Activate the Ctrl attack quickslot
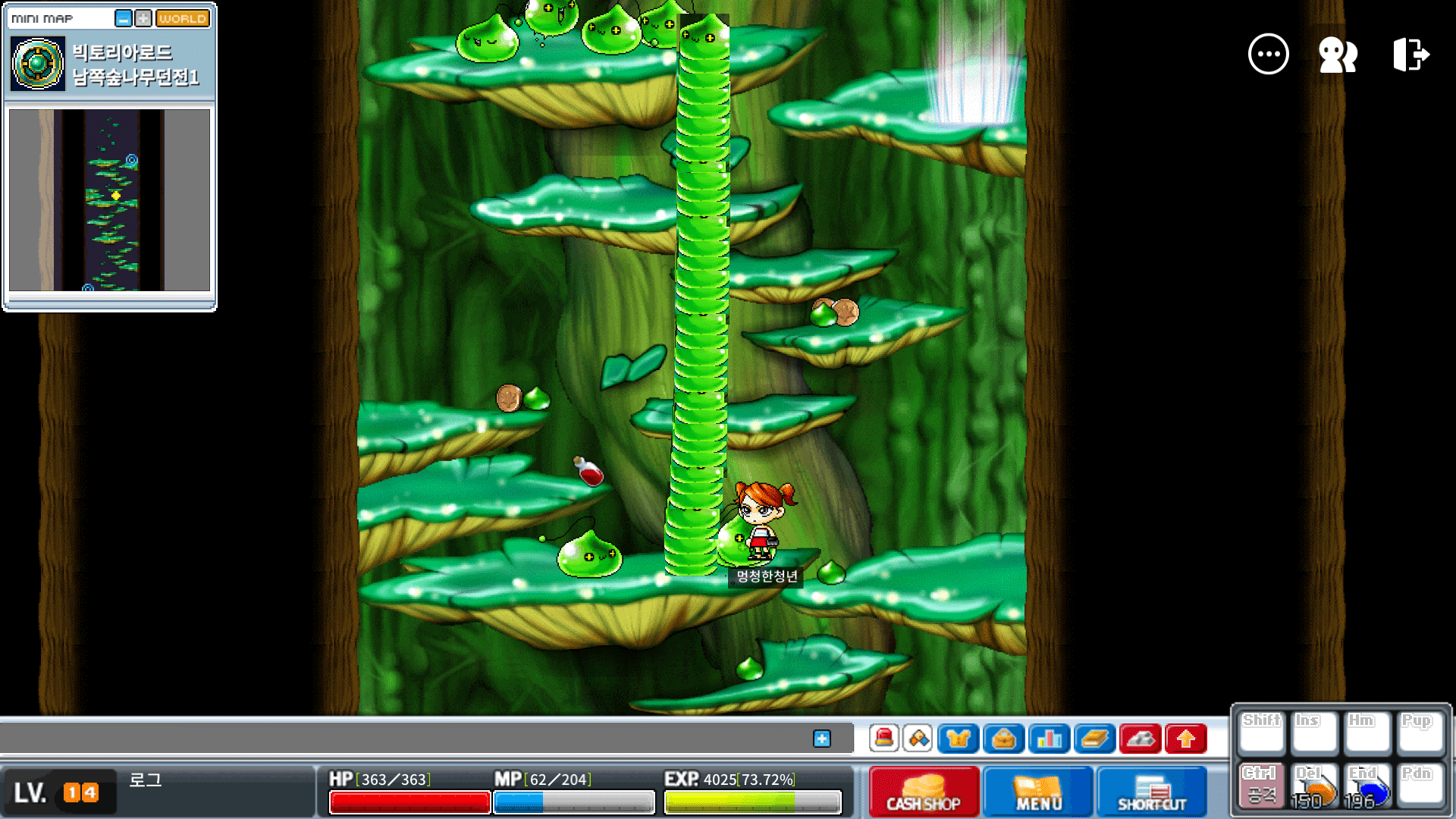Screen dimensions: 1456x819 (1261, 786)
